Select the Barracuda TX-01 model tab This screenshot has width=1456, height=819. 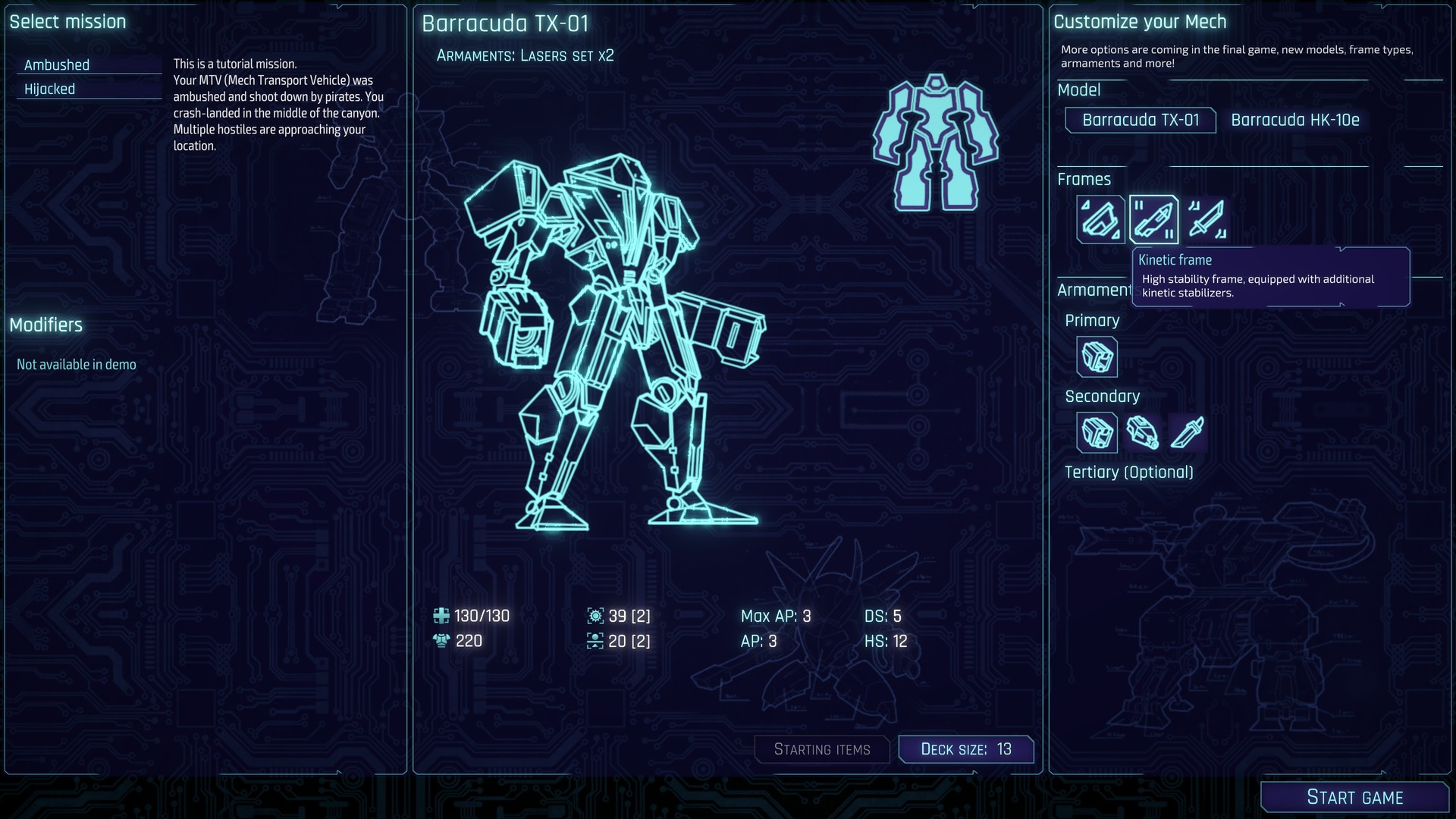(x=1141, y=120)
